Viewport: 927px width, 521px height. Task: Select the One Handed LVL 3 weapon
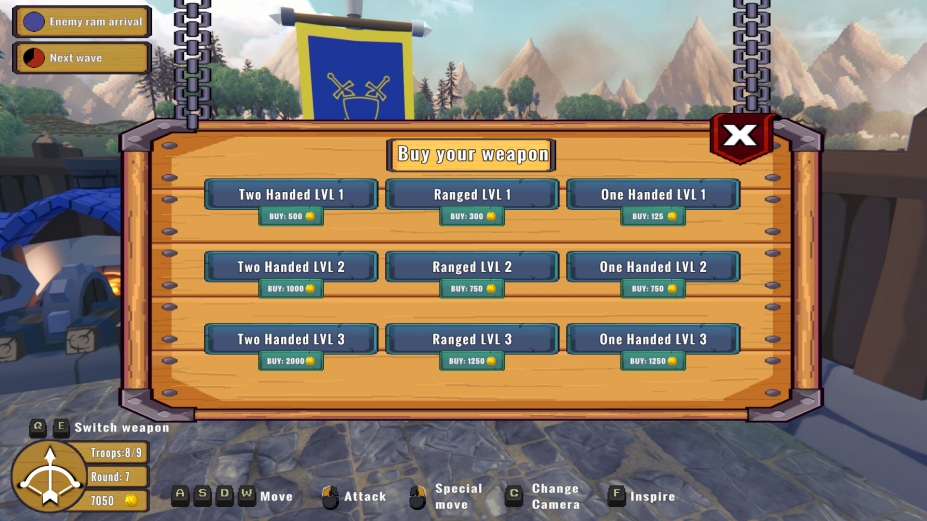653,339
